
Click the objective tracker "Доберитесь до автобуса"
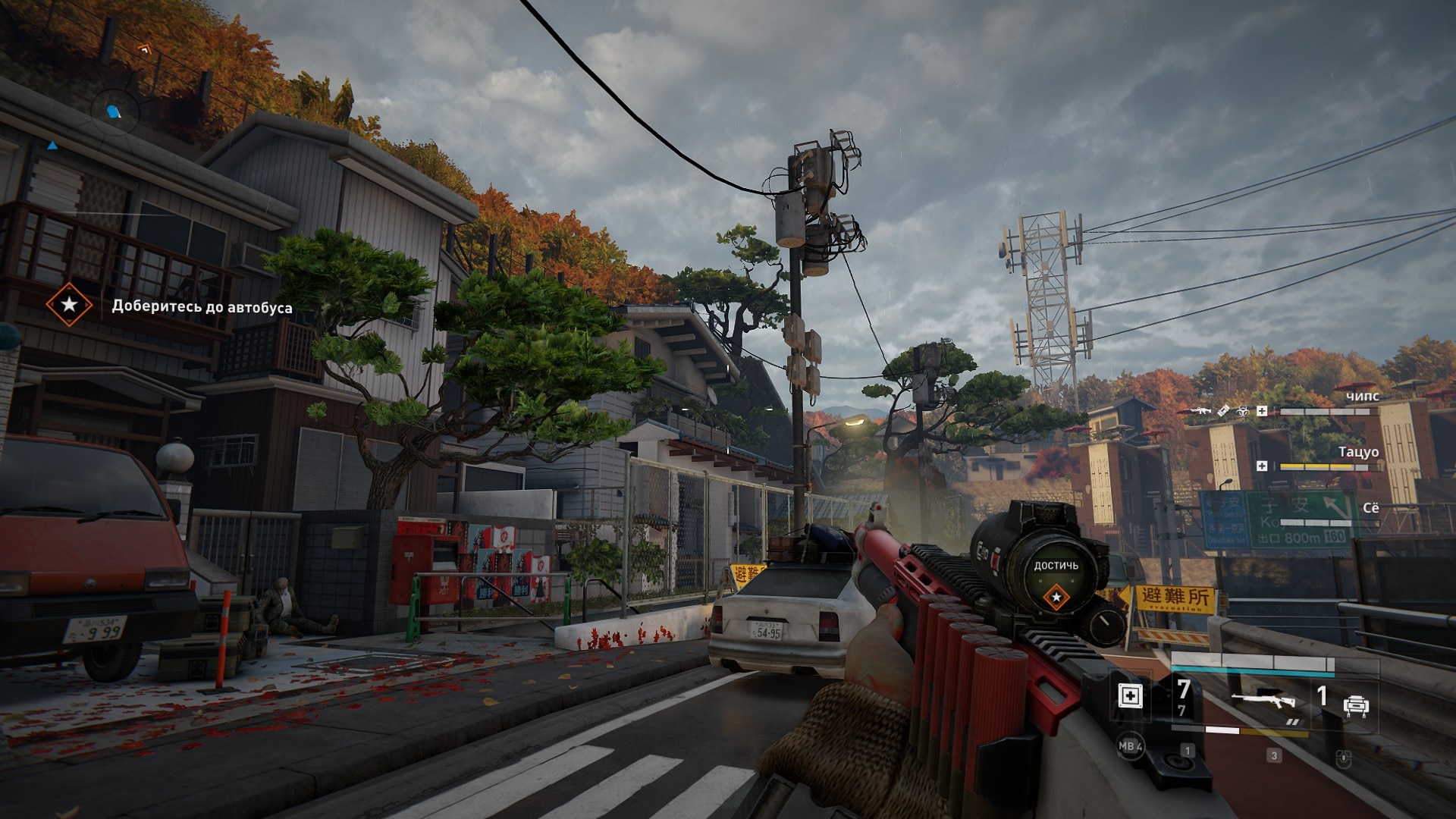pos(202,307)
